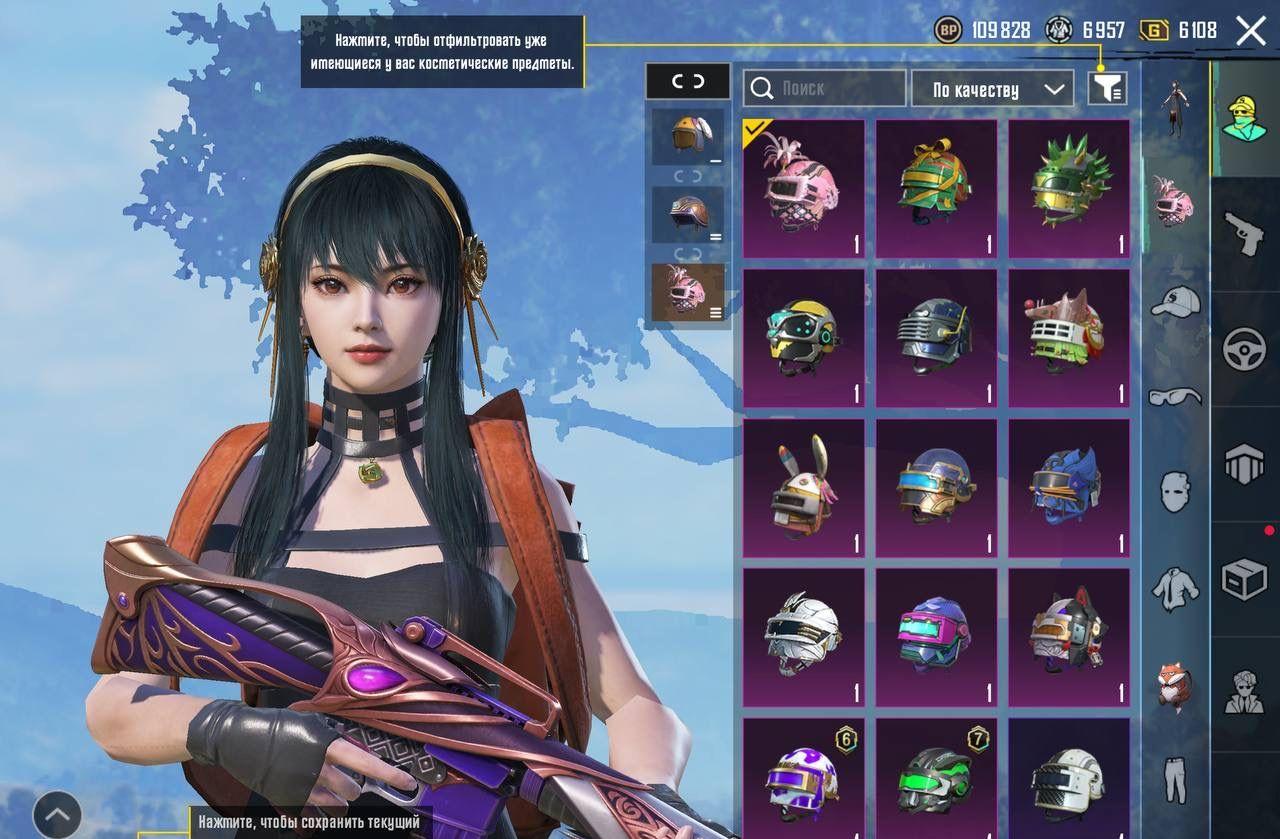Pick the cat-eared orange helmet

(x=1068, y=638)
